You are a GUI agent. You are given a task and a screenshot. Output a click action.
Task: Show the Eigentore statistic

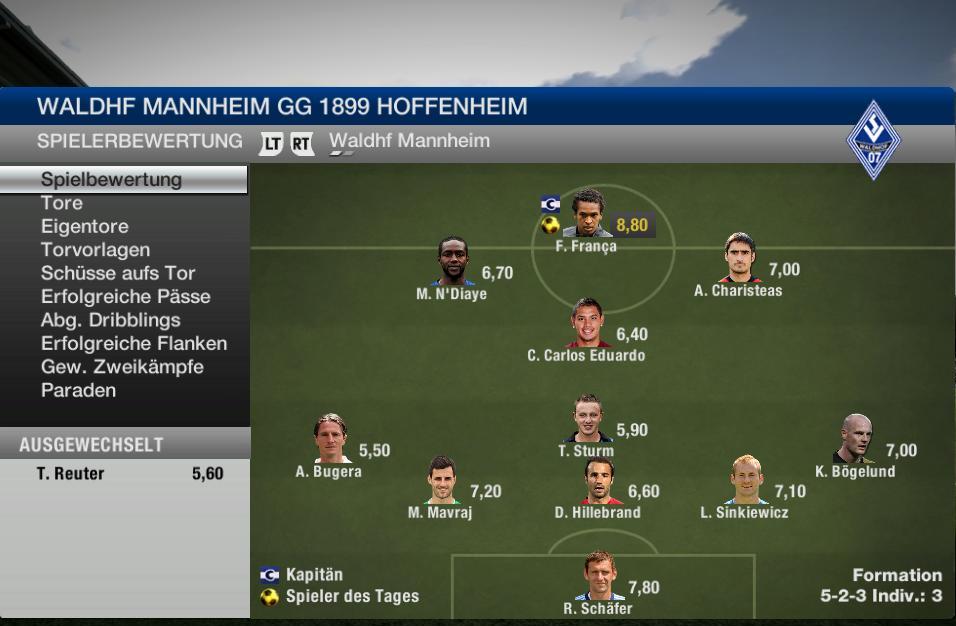pos(85,227)
